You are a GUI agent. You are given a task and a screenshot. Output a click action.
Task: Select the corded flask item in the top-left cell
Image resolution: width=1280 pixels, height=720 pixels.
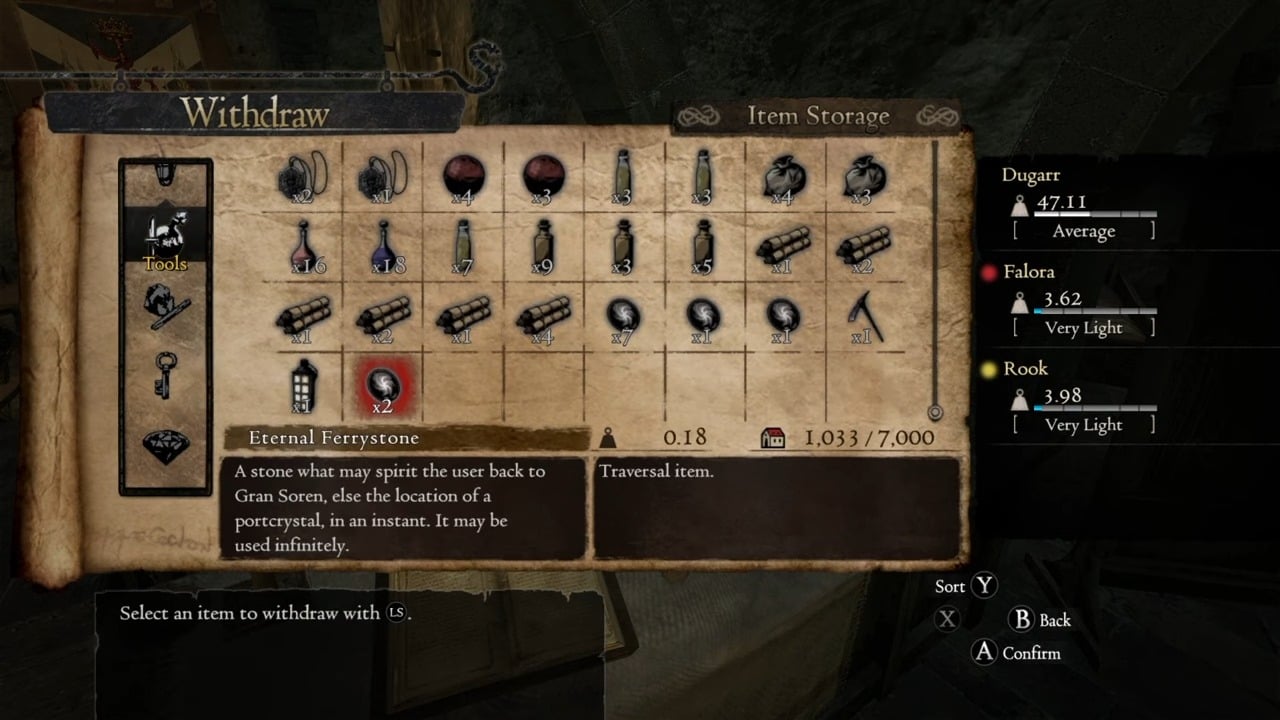coord(303,177)
